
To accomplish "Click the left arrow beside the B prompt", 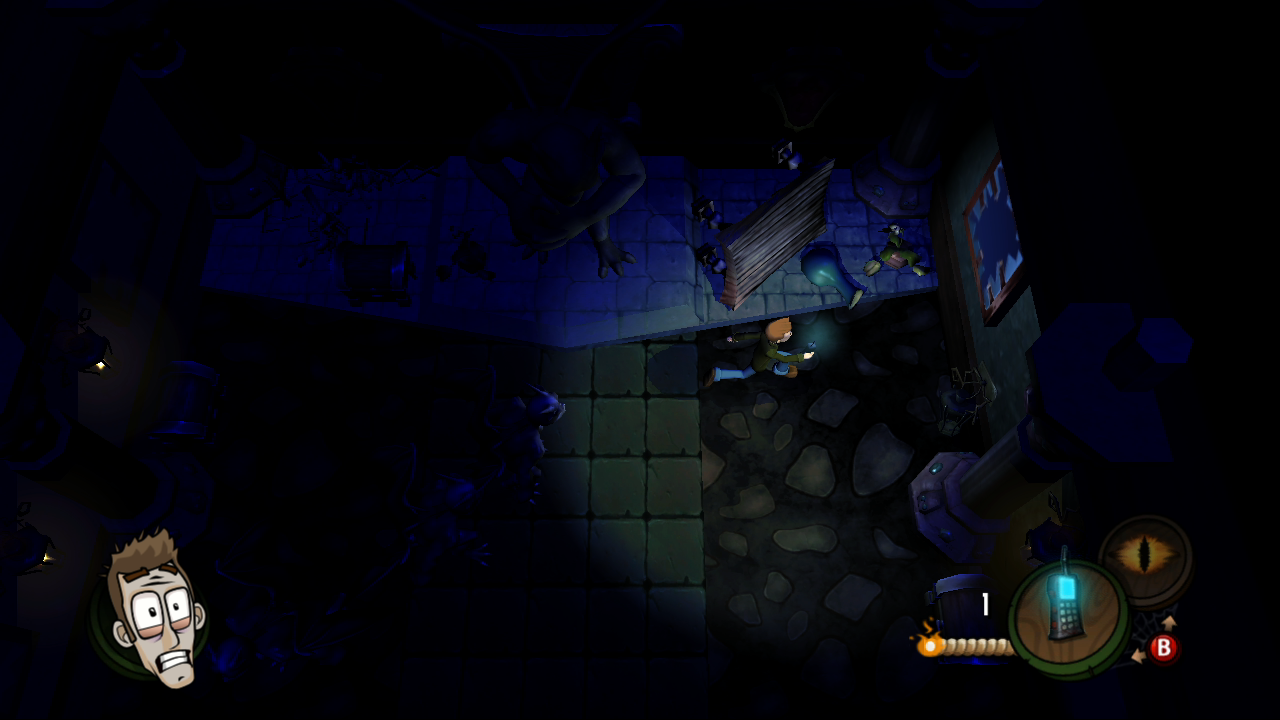I will (x=1140, y=656).
